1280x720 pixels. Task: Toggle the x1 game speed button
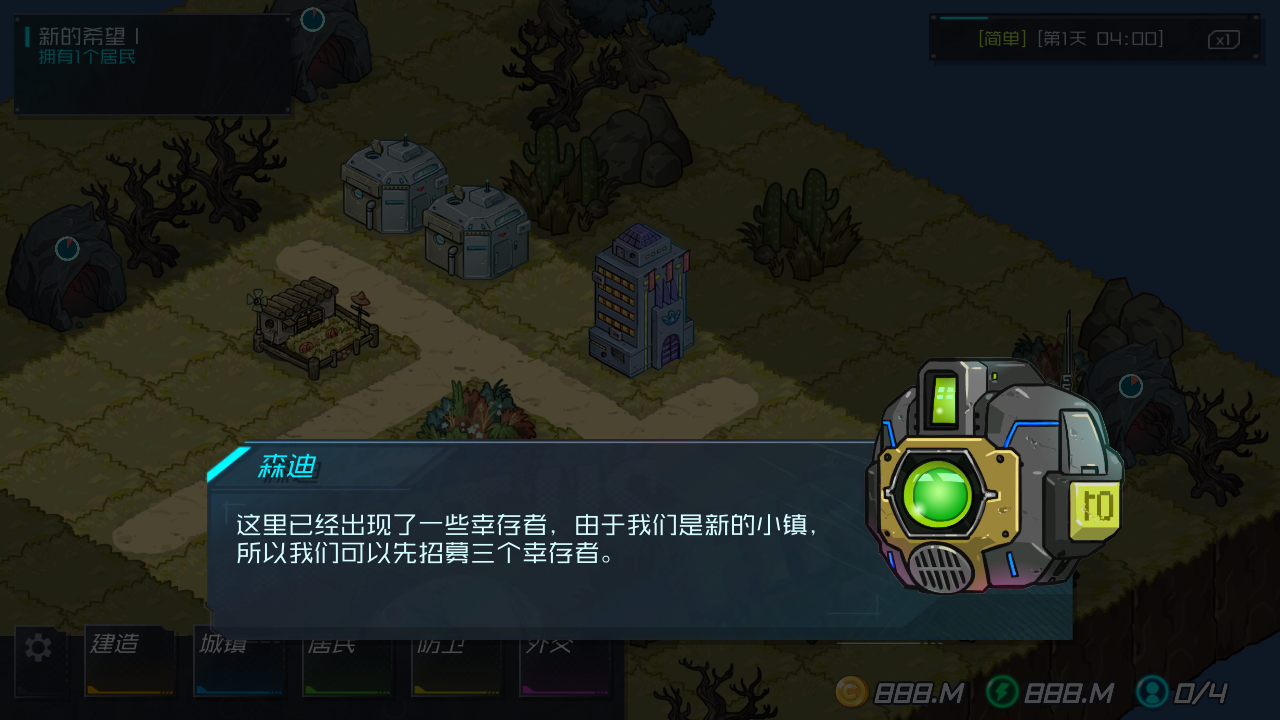click(x=1223, y=40)
